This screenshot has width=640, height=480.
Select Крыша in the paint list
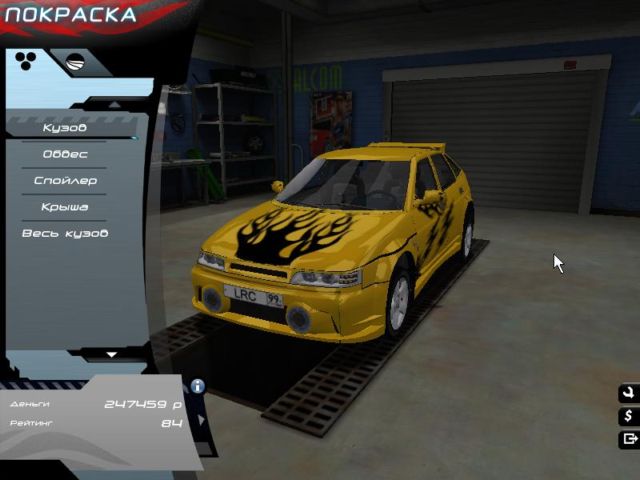click(x=65, y=207)
